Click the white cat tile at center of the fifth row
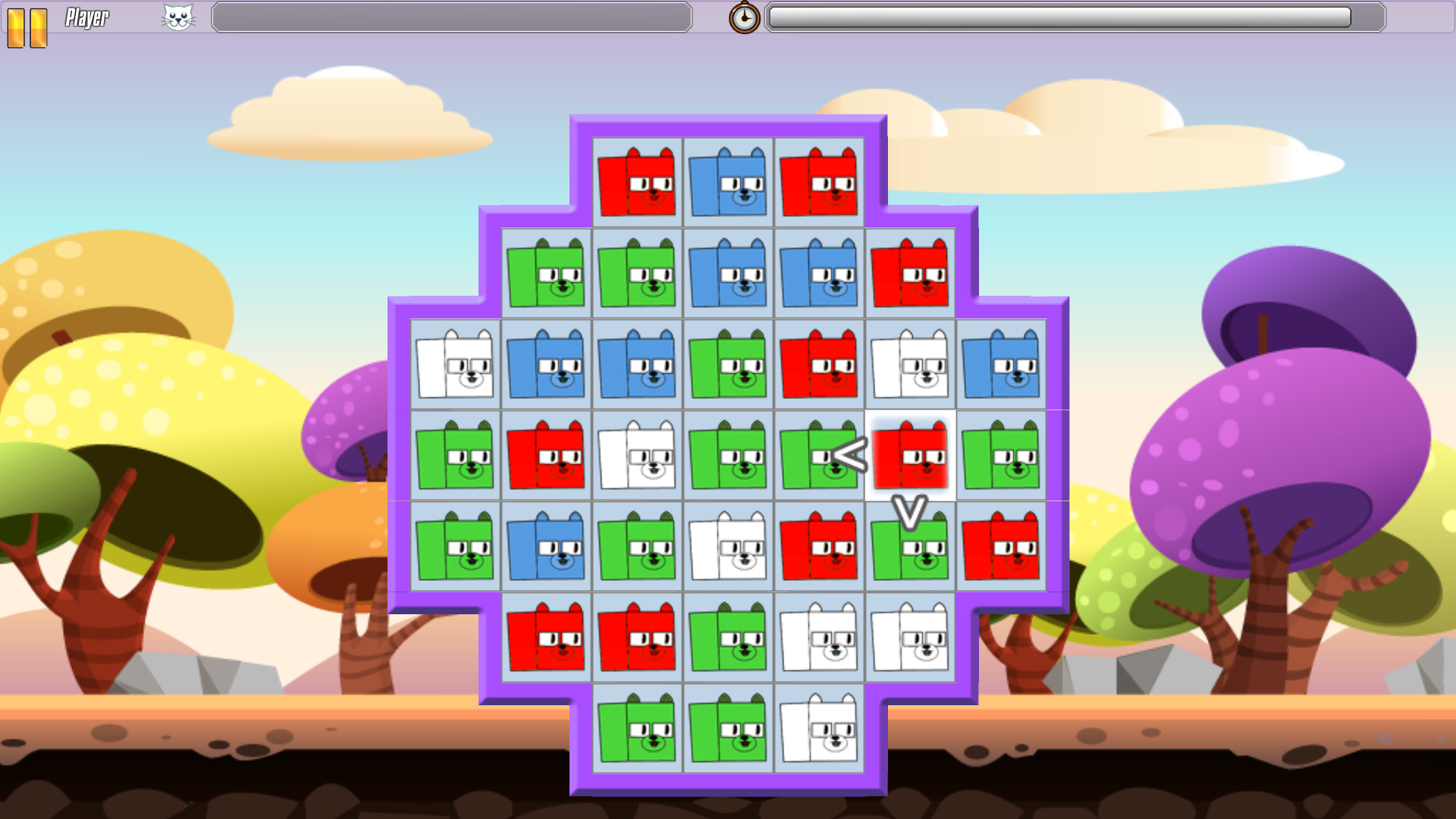 pos(728,548)
